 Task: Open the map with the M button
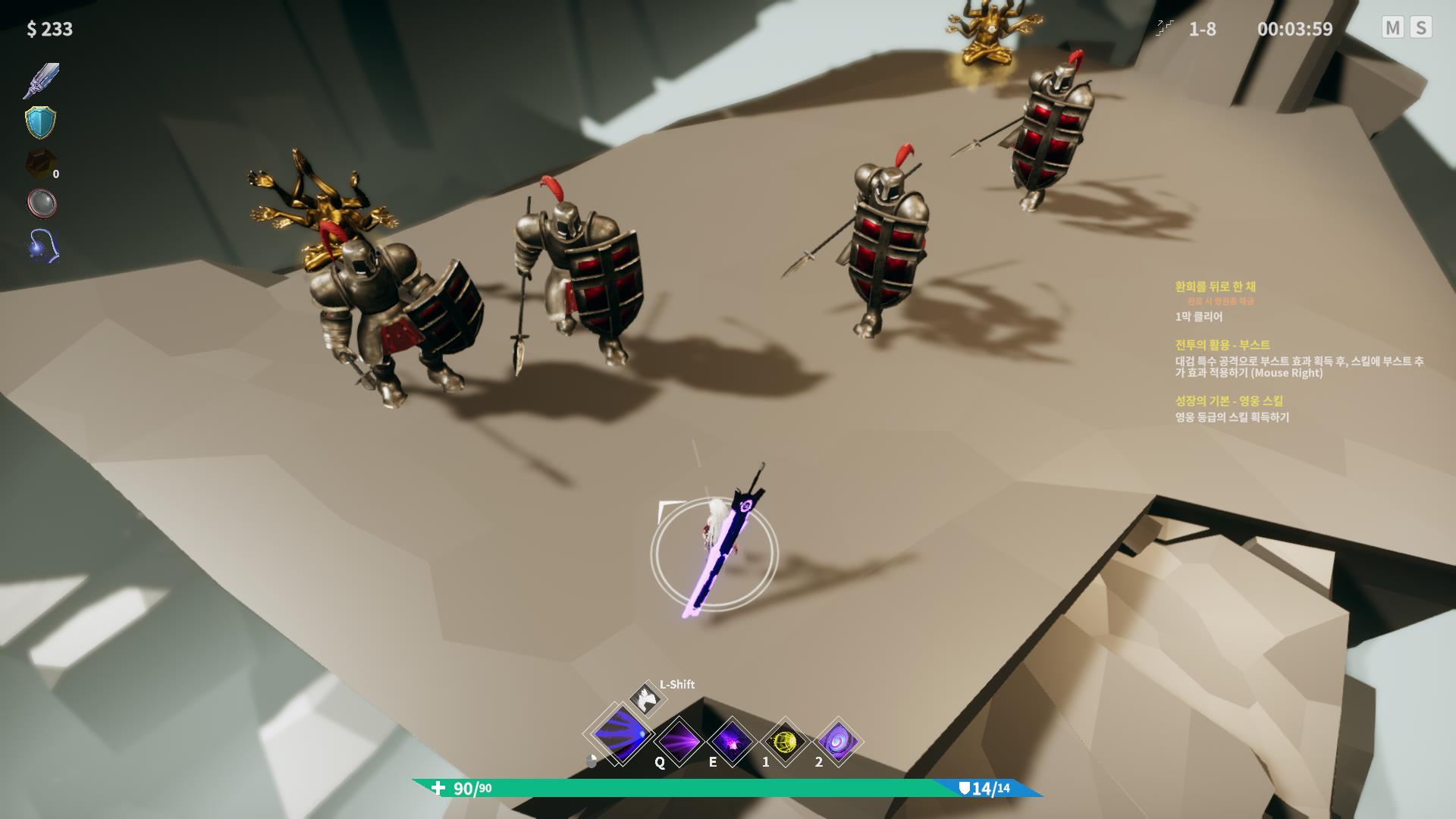click(1392, 28)
